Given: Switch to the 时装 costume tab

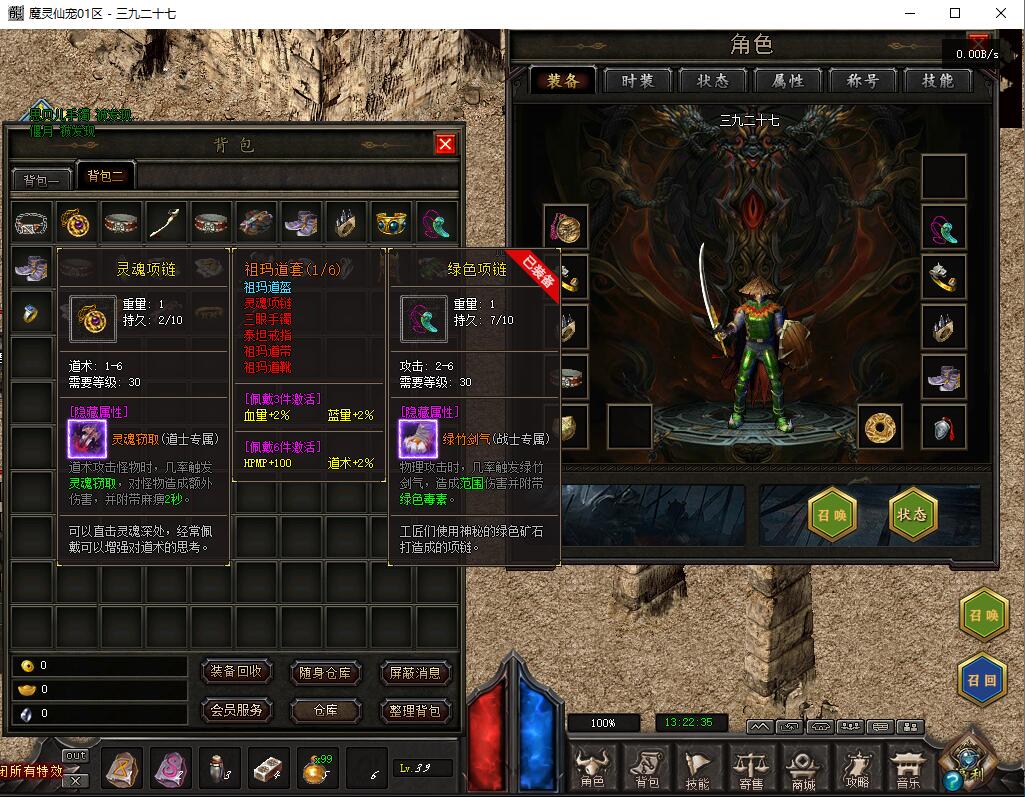Looking at the screenshot, I should [x=638, y=81].
